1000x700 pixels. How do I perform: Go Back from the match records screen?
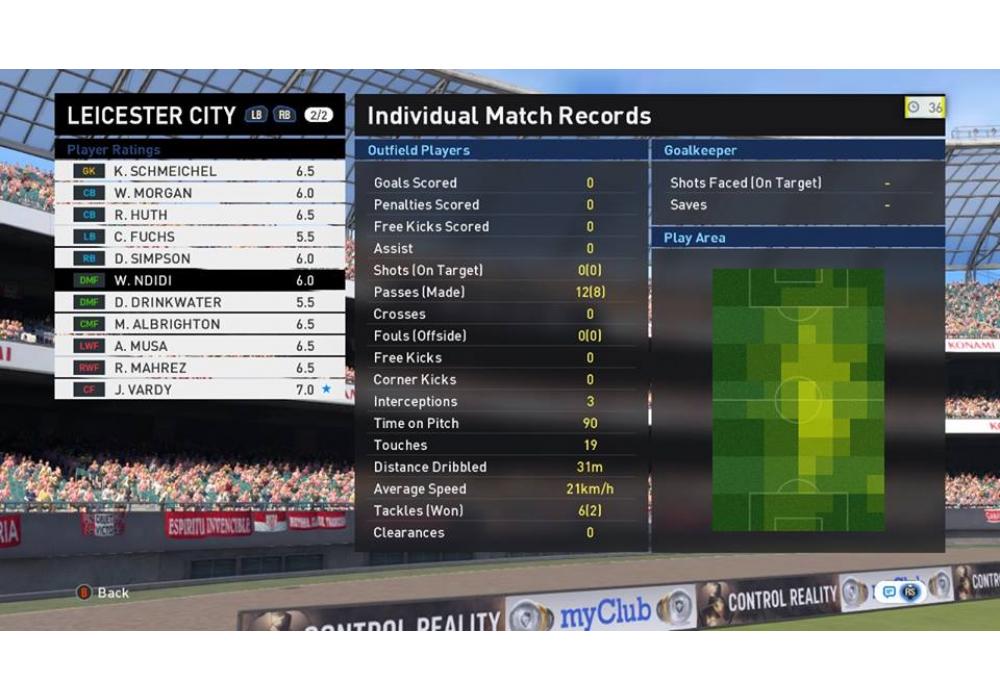click(x=104, y=592)
